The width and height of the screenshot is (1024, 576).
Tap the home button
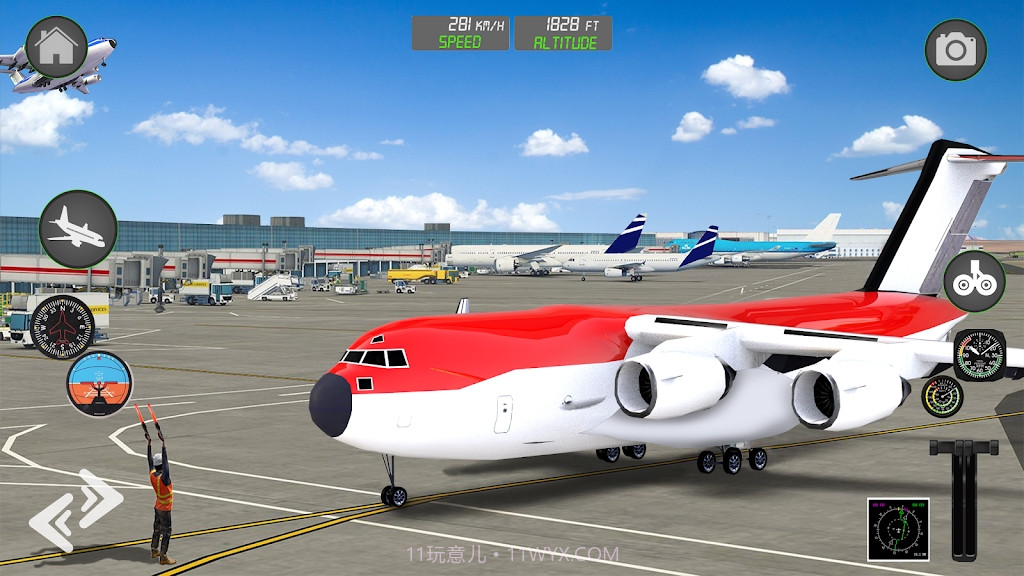point(56,47)
